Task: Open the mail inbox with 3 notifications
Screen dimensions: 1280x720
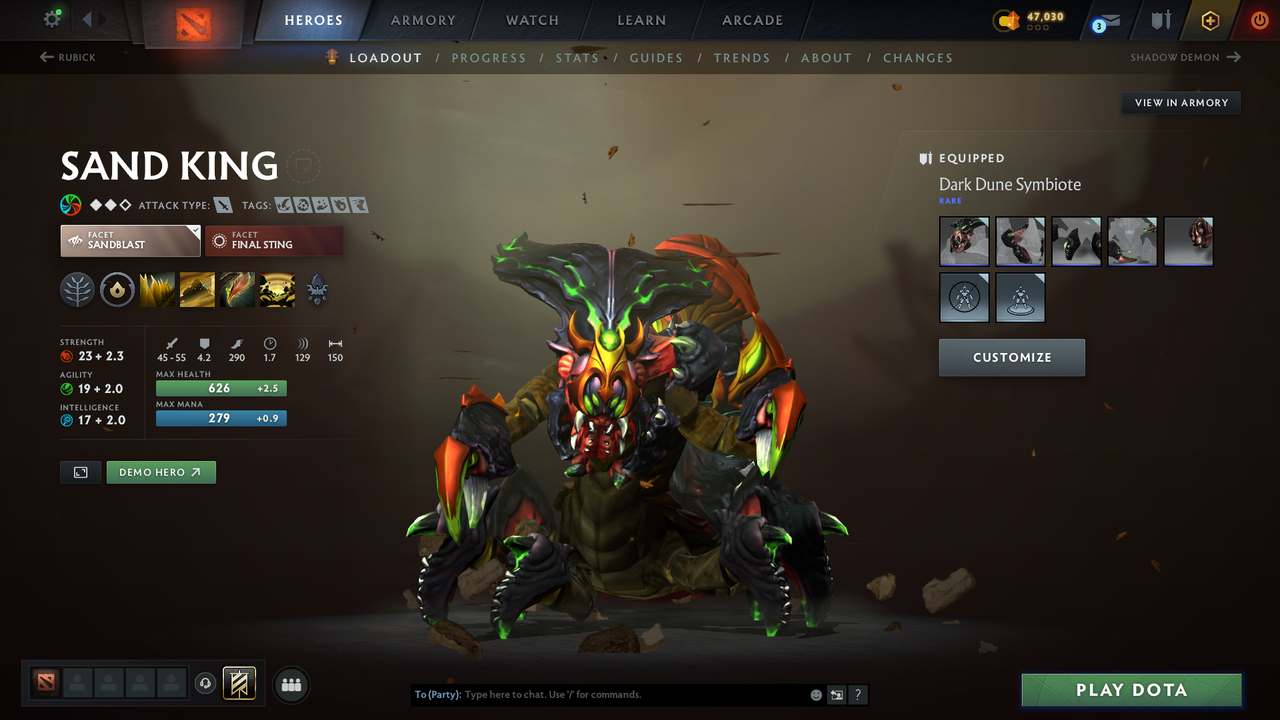Action: [x=1105, y=20]
